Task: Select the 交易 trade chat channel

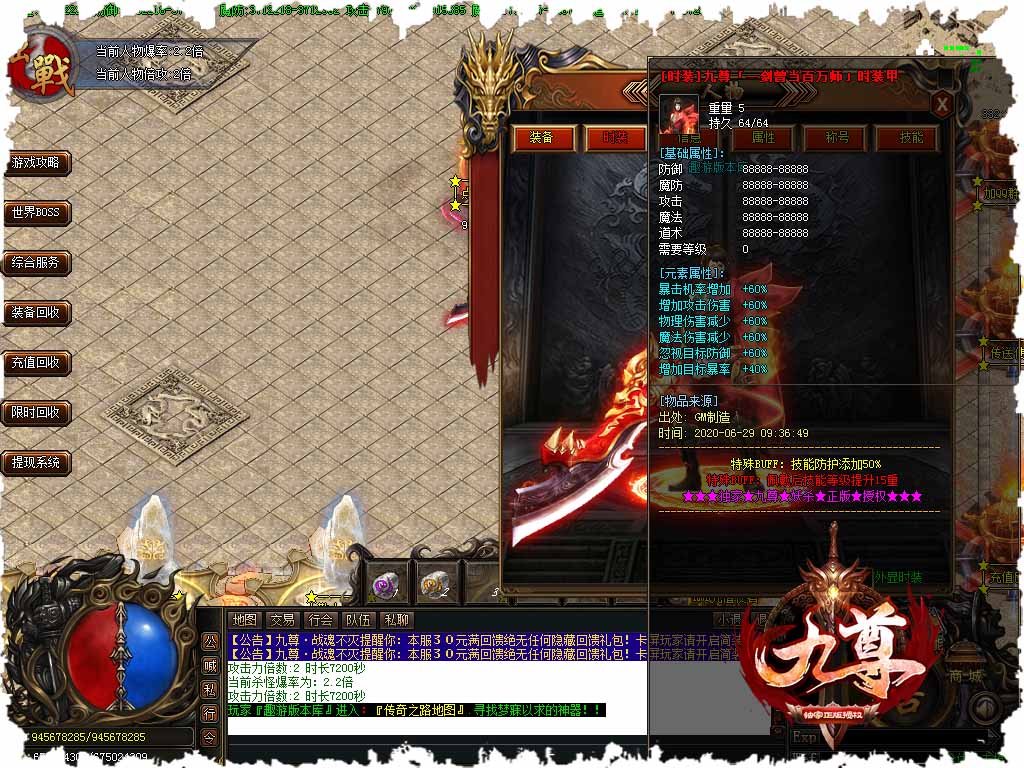Action: [282, 620]
